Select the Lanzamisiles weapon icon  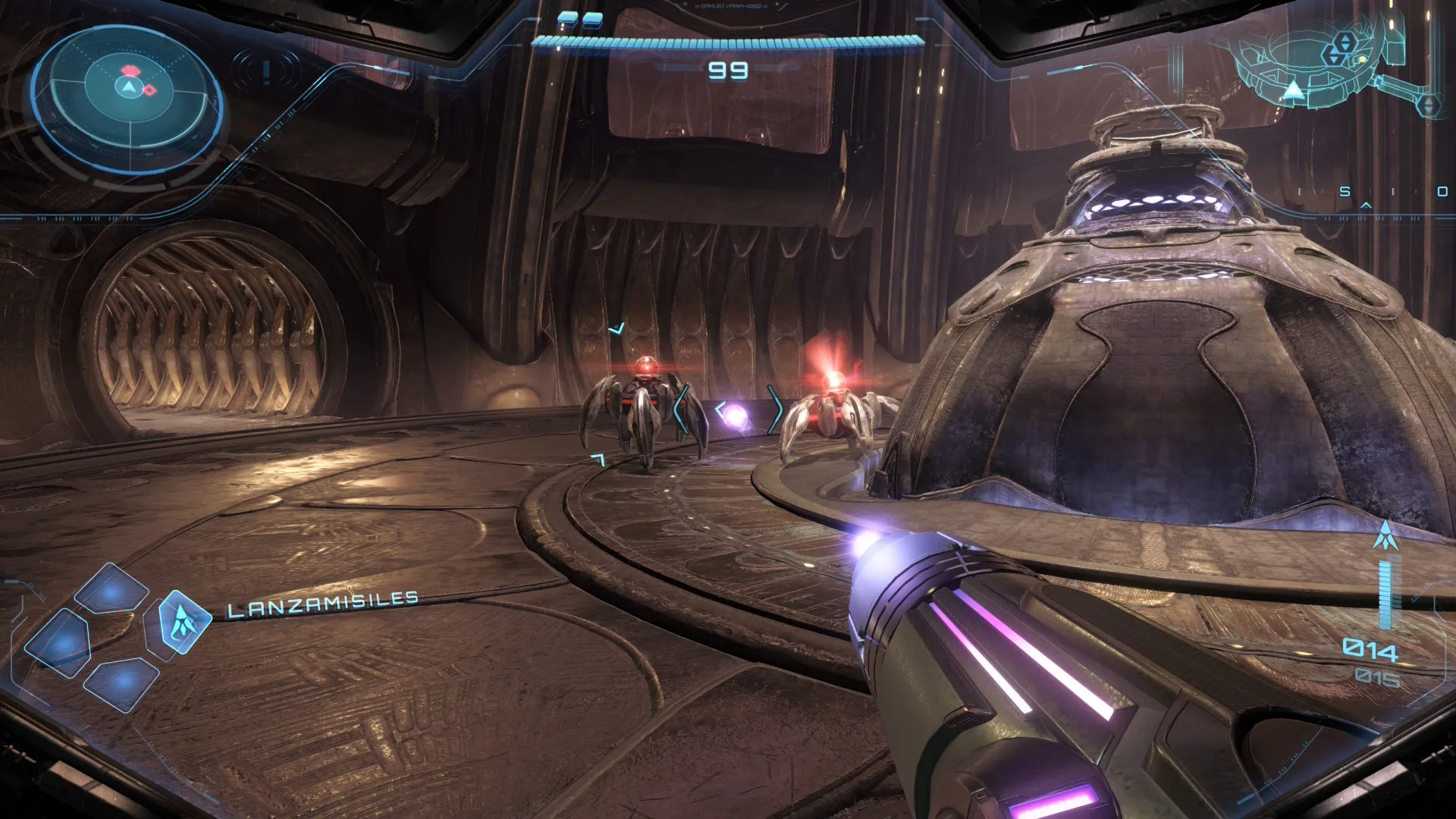pos(181,623)
